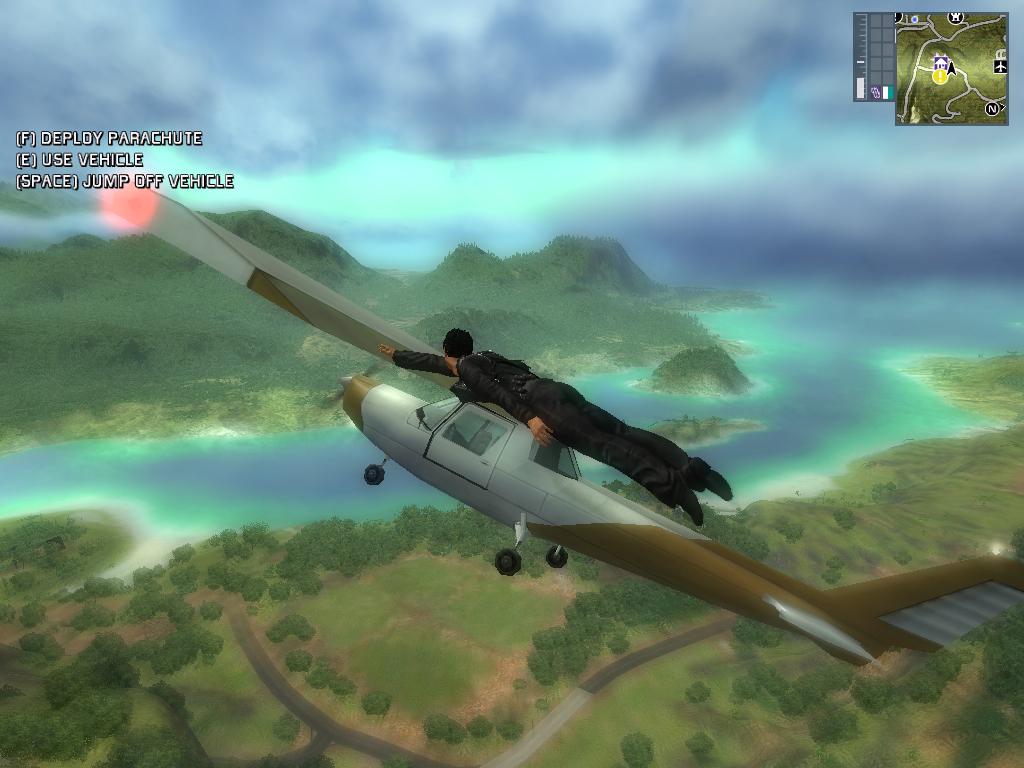Screen dimensions: 1024x768
Task: Click the north compass indicator
Action: pyautogui.click(x=992, y=108)
